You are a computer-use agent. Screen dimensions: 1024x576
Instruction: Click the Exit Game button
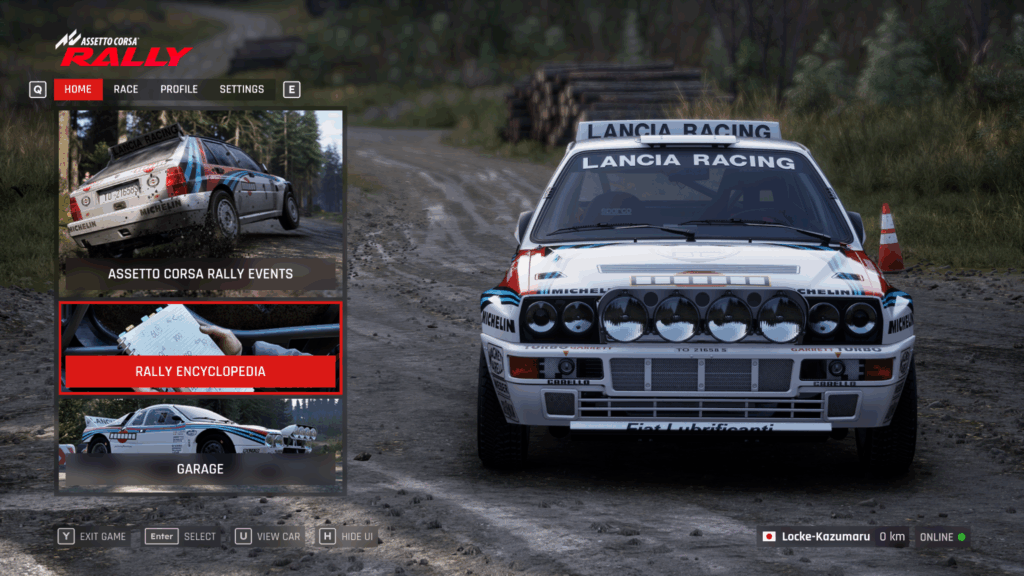pyautogui.click(x=93, y=537)
